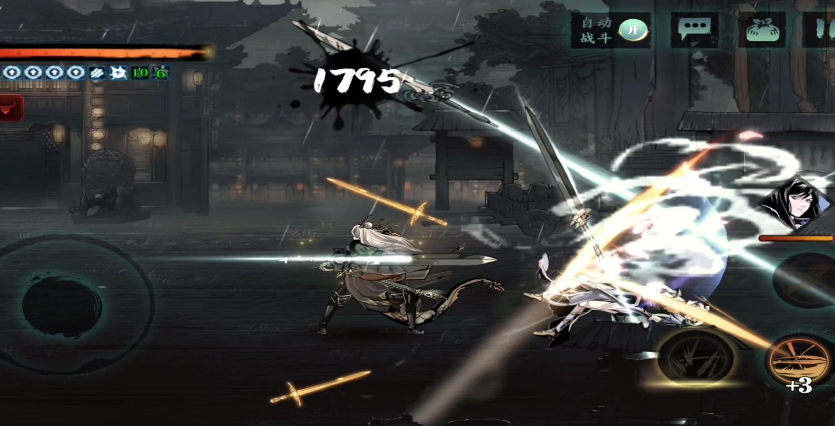Tap the red bull-head icon
The image size is (835, 426).
coord(10,106)
